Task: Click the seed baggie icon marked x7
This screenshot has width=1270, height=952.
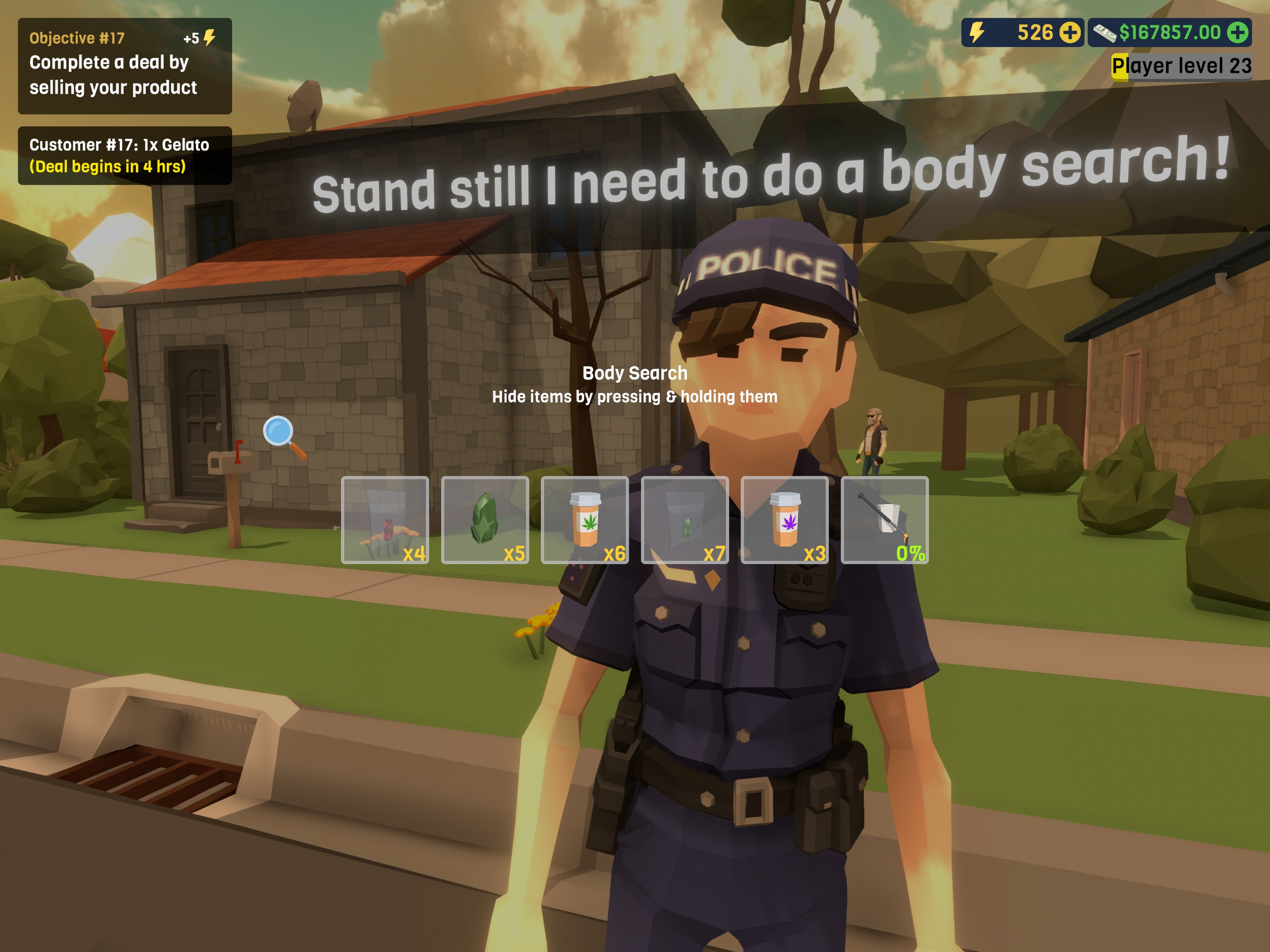Action: 684,519
